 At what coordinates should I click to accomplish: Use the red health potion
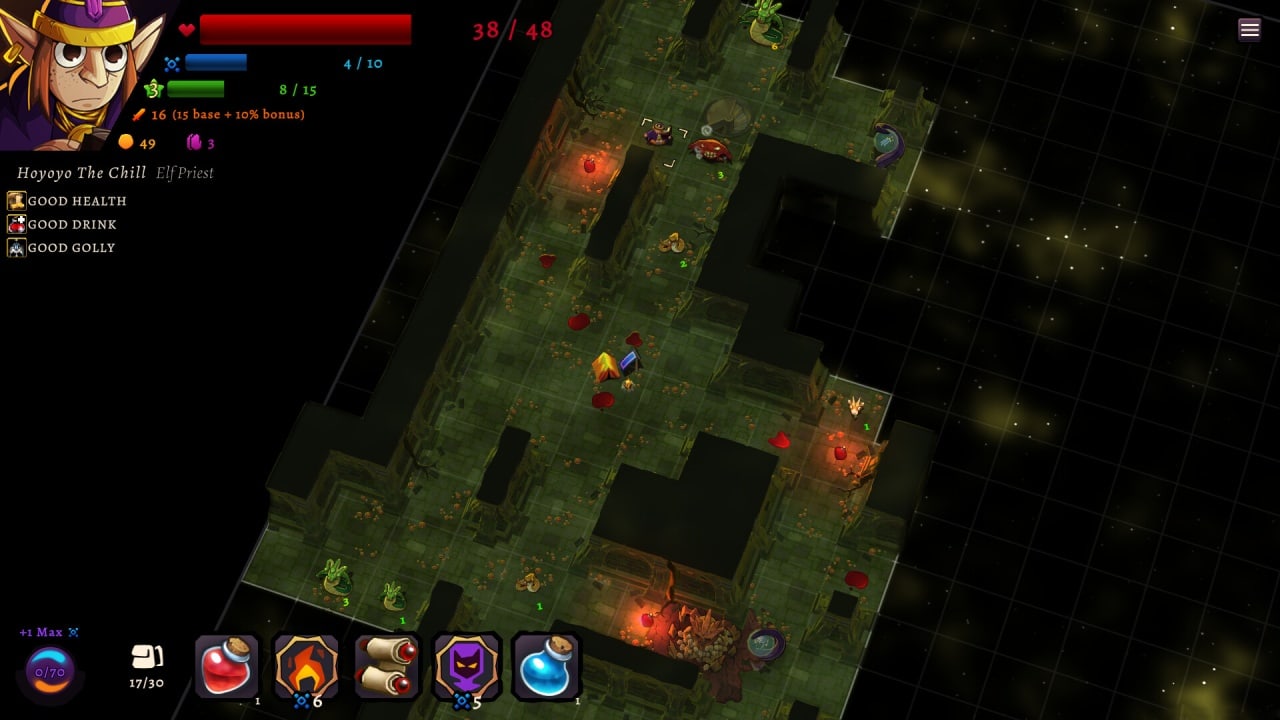point(228,666)
